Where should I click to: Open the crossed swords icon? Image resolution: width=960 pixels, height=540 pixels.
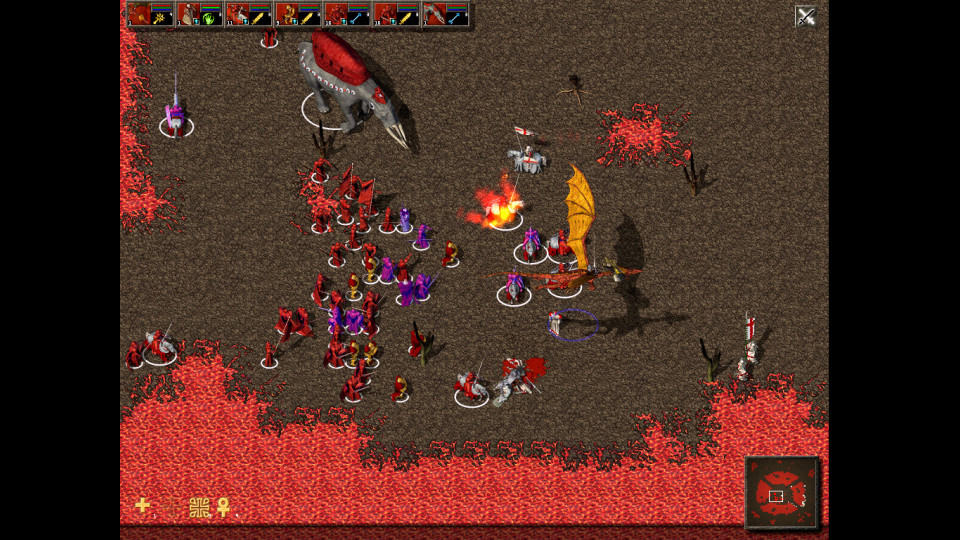pos(806,15)
